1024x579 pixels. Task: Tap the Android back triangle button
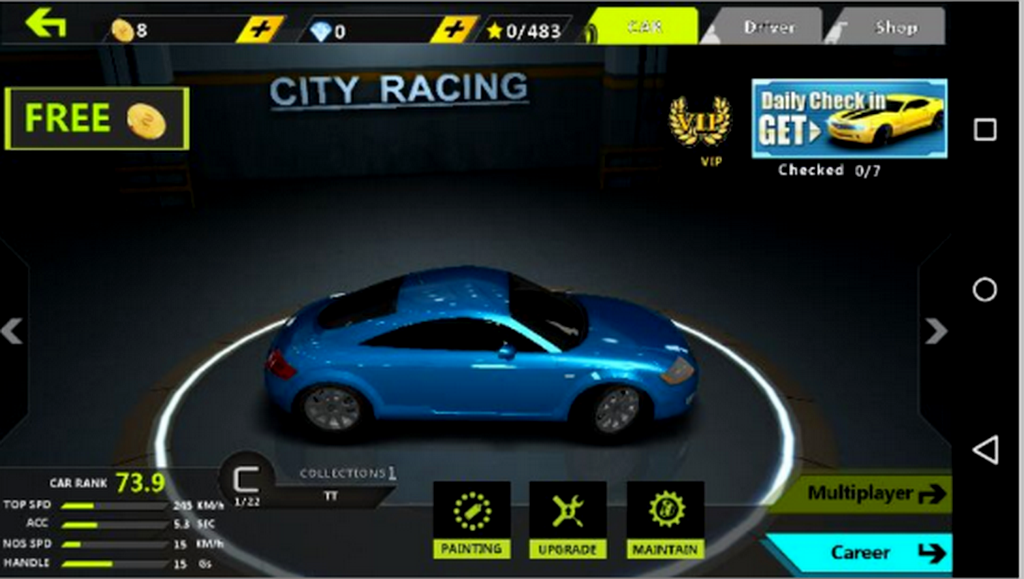pyautogui.click(x=985, y=450)
